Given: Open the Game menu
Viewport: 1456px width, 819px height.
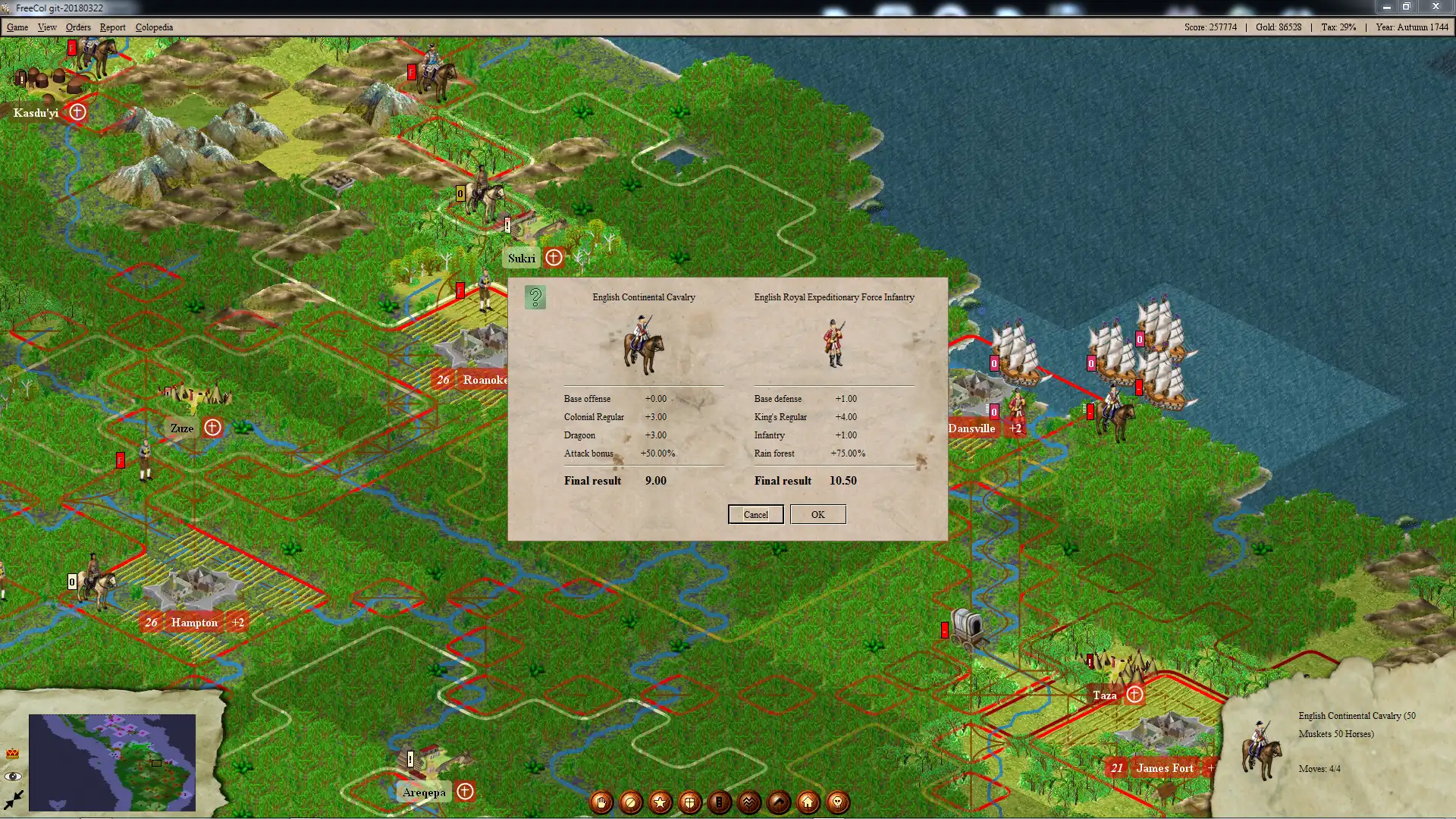Looking at the screenshot, I should point(17,27).
